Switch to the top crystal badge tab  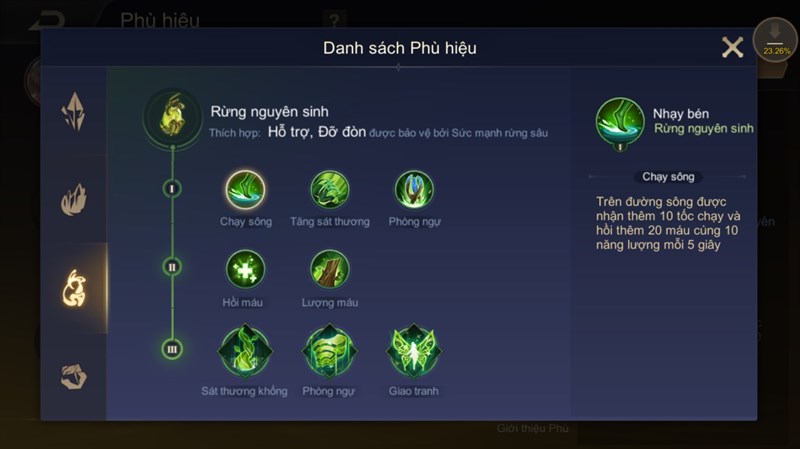pos(74,112)
